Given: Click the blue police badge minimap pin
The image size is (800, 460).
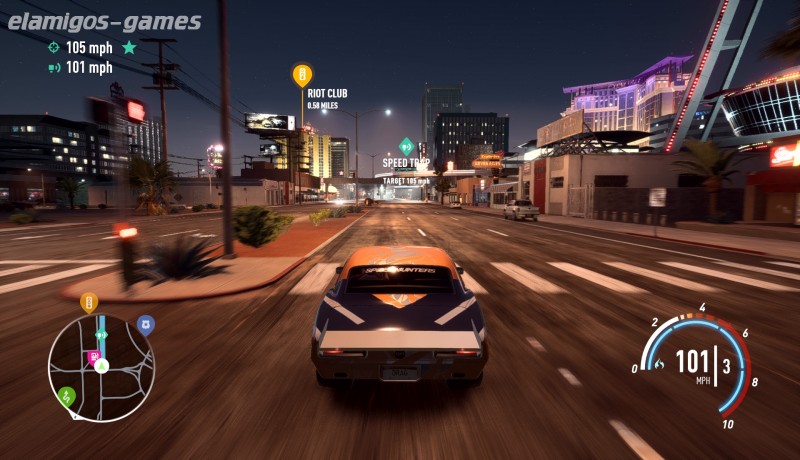Looking at the screenshot, I should pos(146,324).
